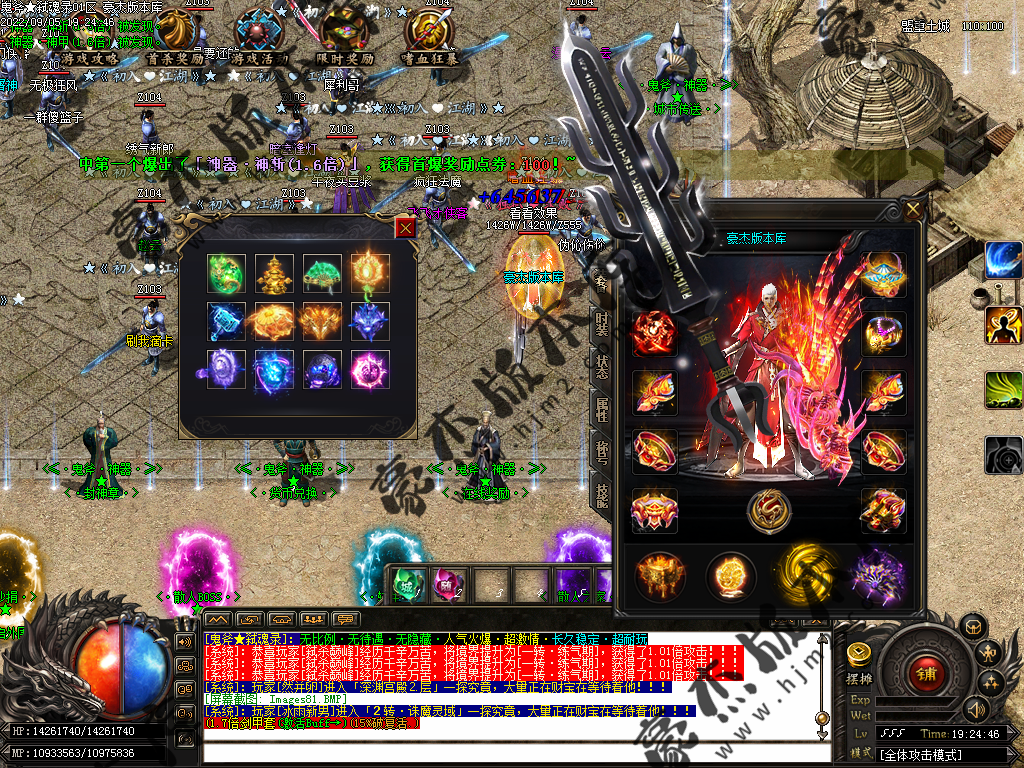Screen dimensions: 1024x768
Task: Use the blue crescent slash skill
Action: coord(1002,260)
